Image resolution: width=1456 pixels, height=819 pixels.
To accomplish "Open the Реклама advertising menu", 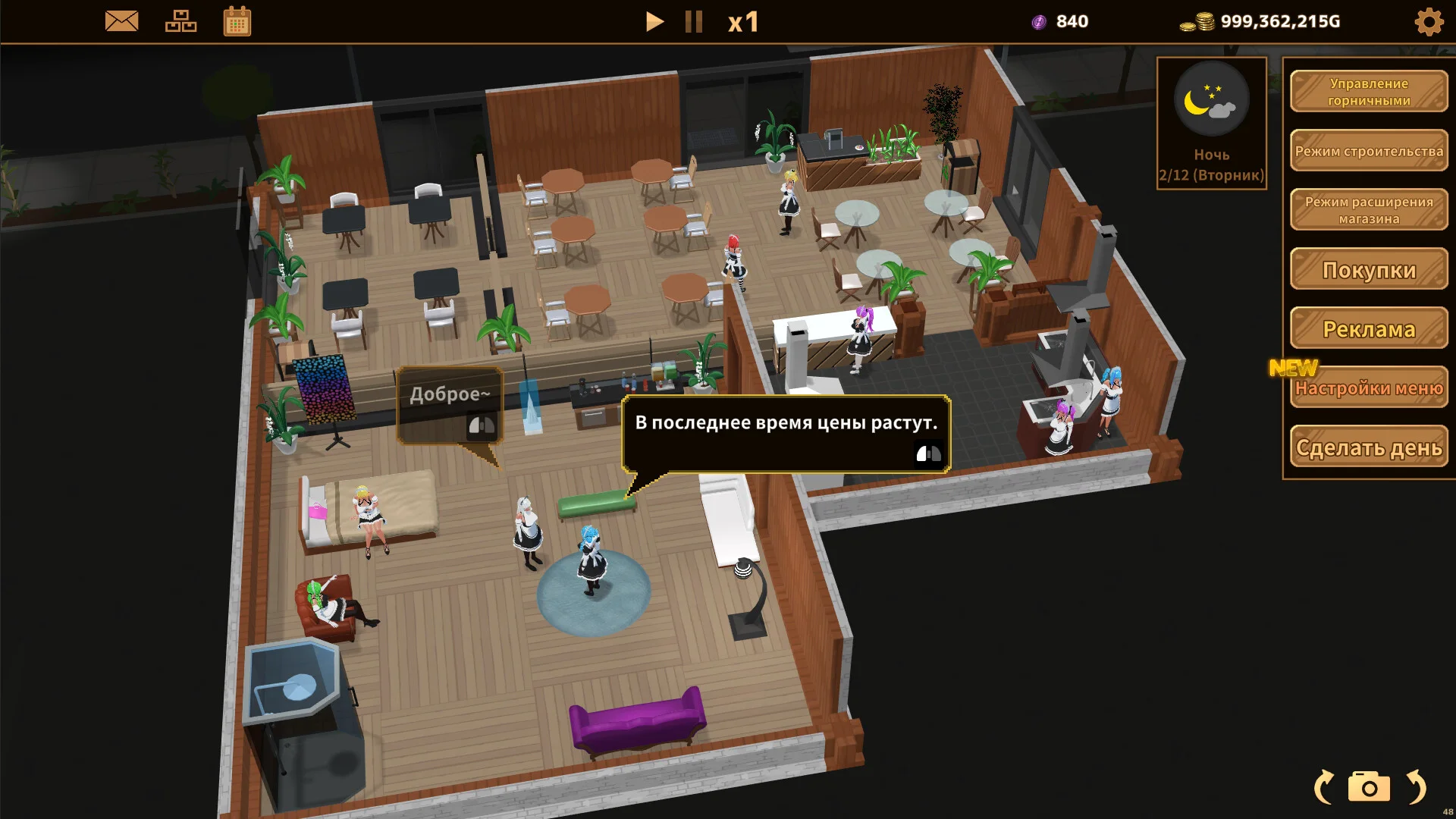I will point(1369,329).
